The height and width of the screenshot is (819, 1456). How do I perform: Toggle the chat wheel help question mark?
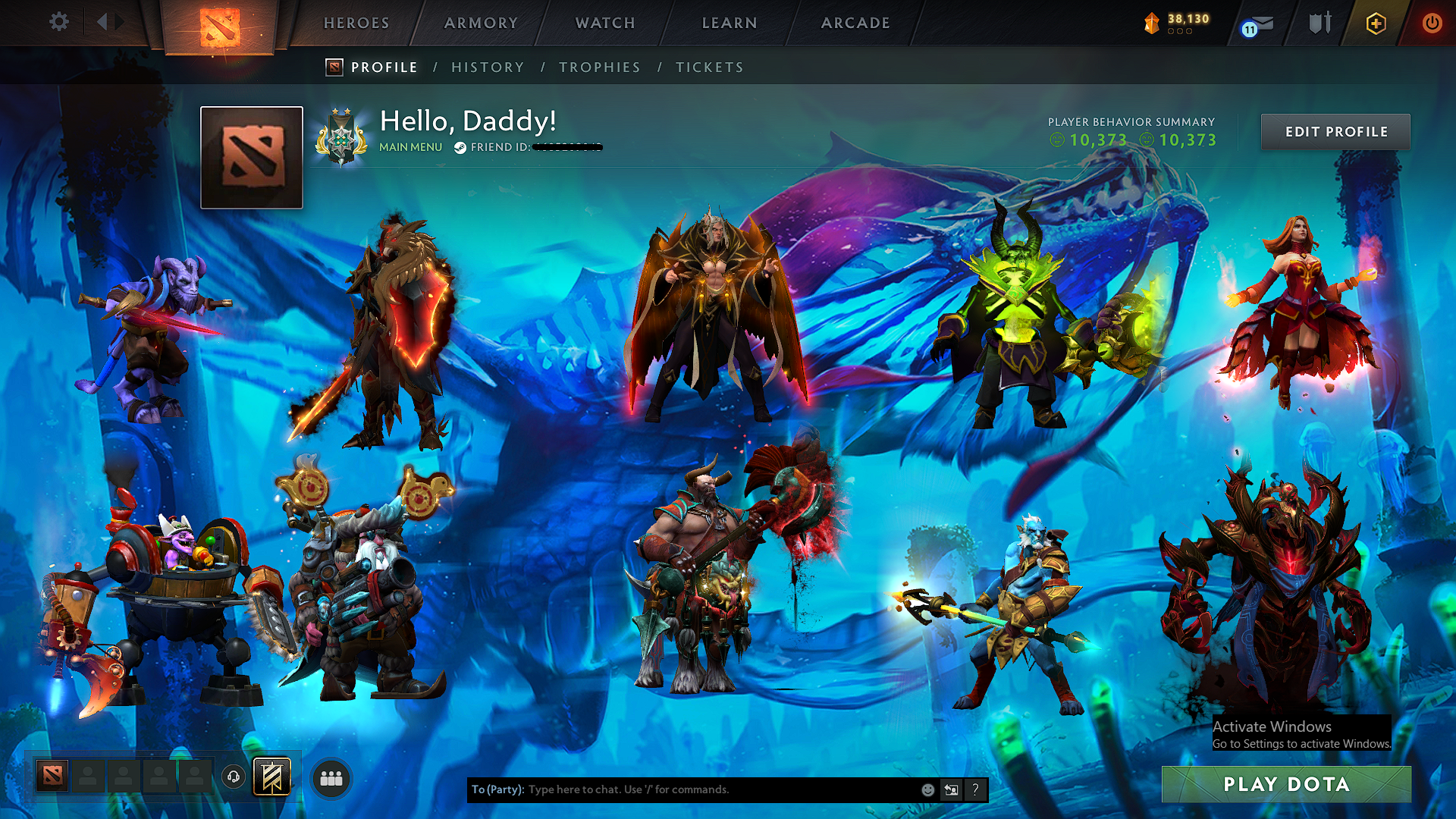pos(975,789)
